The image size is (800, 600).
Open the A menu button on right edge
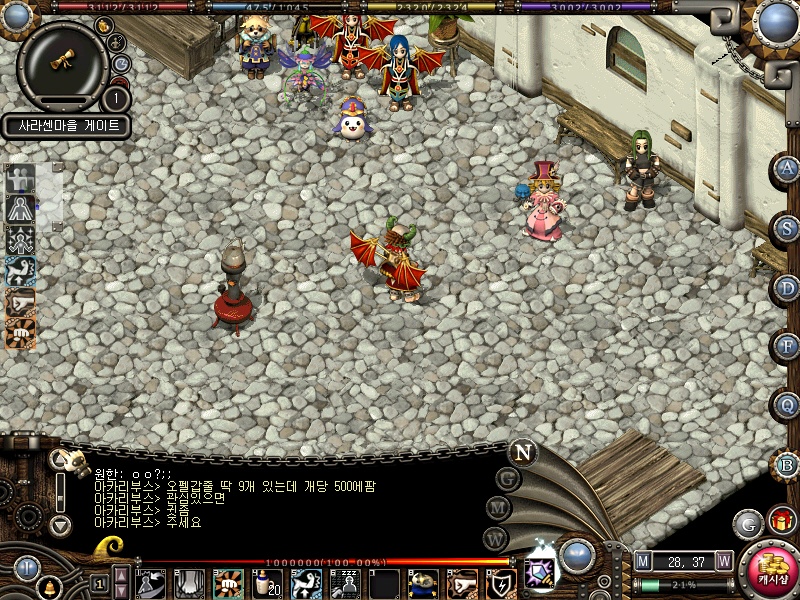pos(789,169)
